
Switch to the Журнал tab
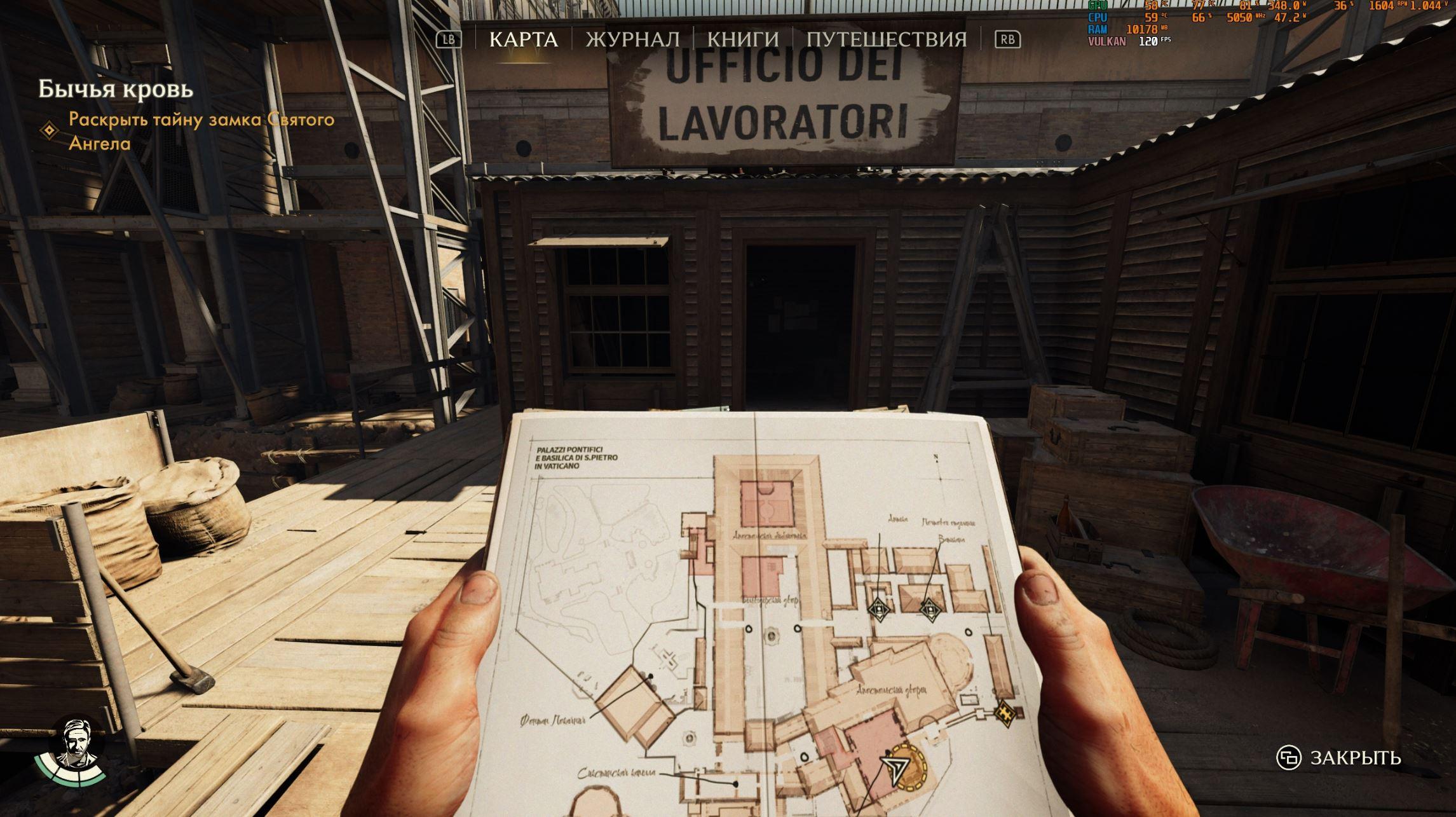[x=632, y=39]
